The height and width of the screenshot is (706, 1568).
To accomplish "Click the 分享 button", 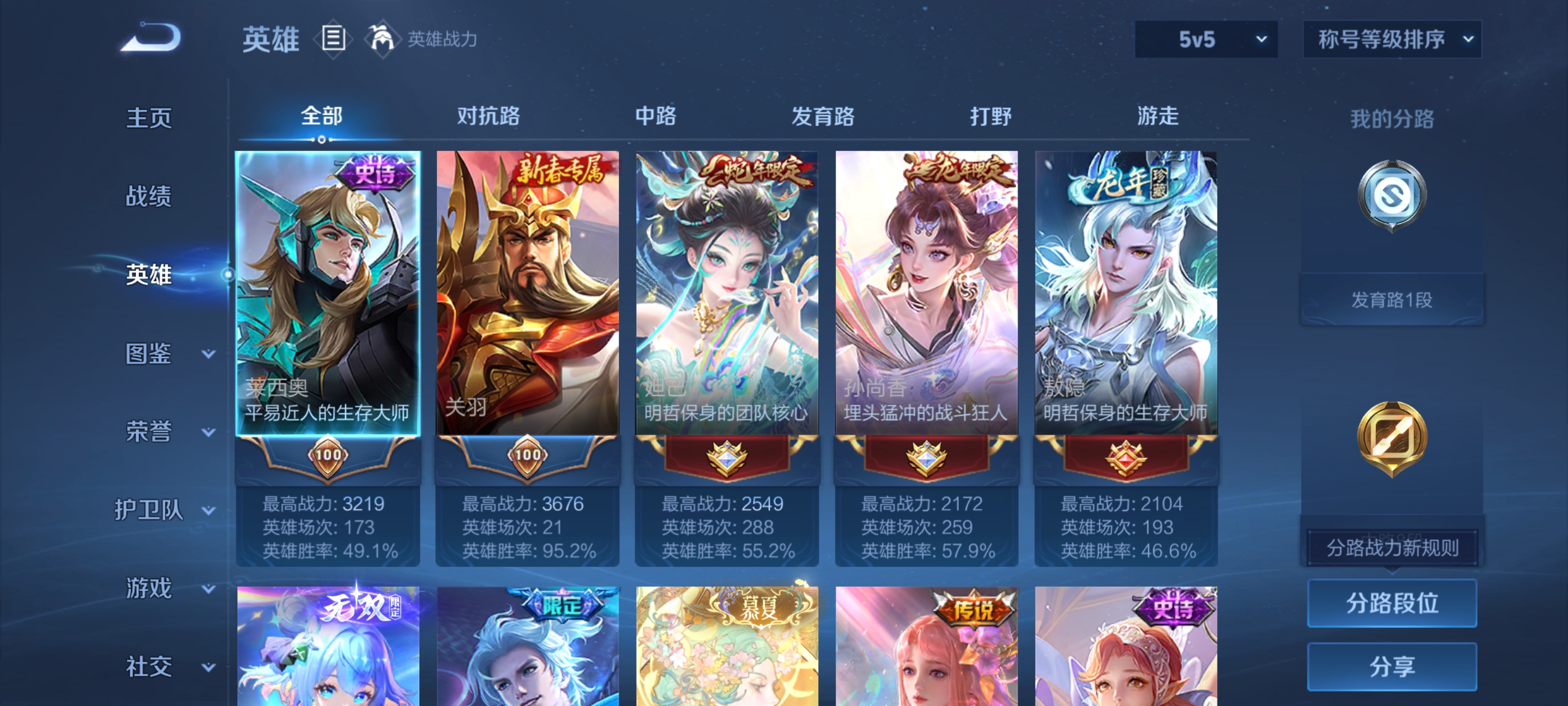I will click(1392, 667).
